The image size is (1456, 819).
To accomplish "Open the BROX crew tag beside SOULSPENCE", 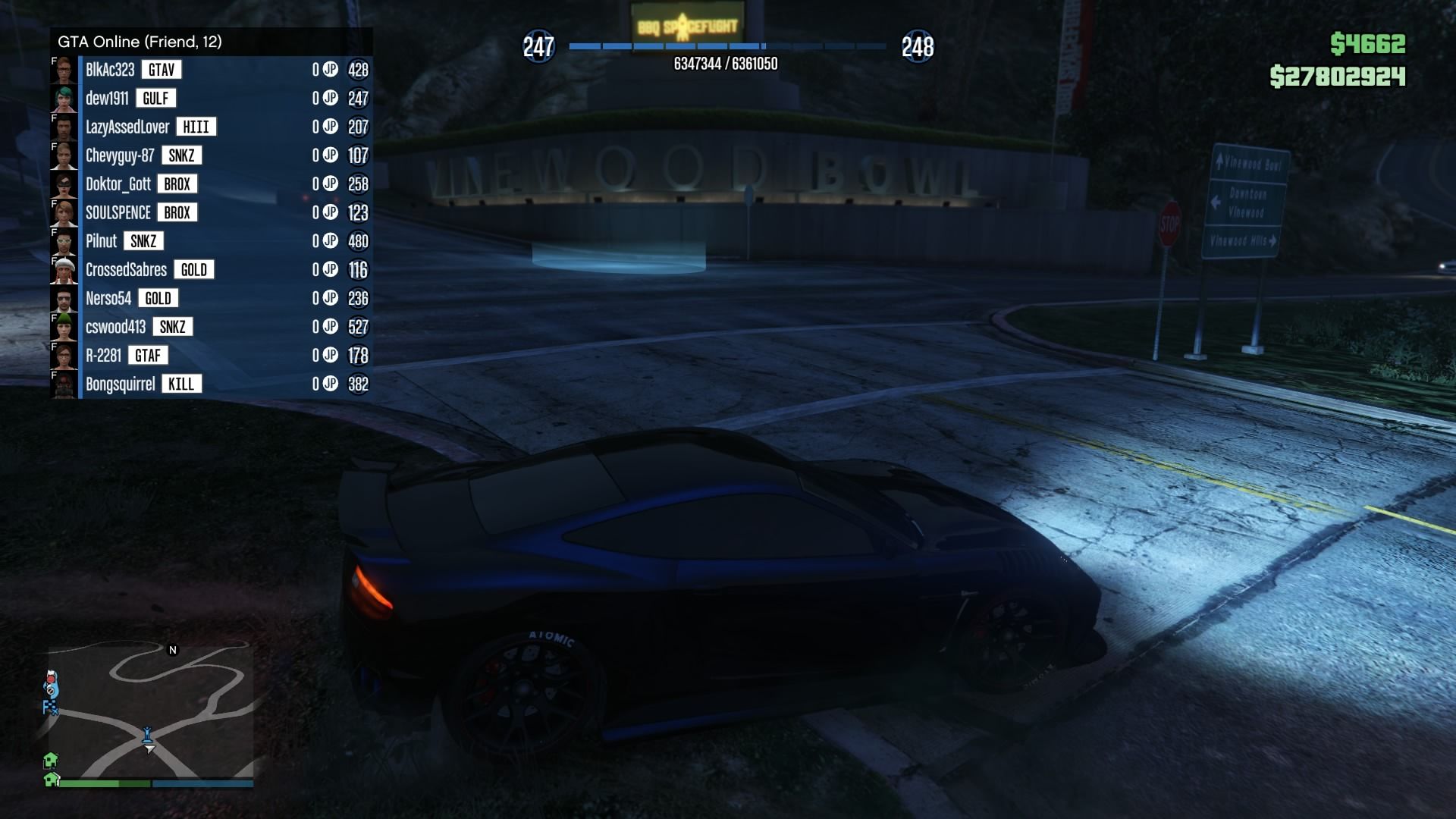I will pyautogui.click(x=176, y=212).
